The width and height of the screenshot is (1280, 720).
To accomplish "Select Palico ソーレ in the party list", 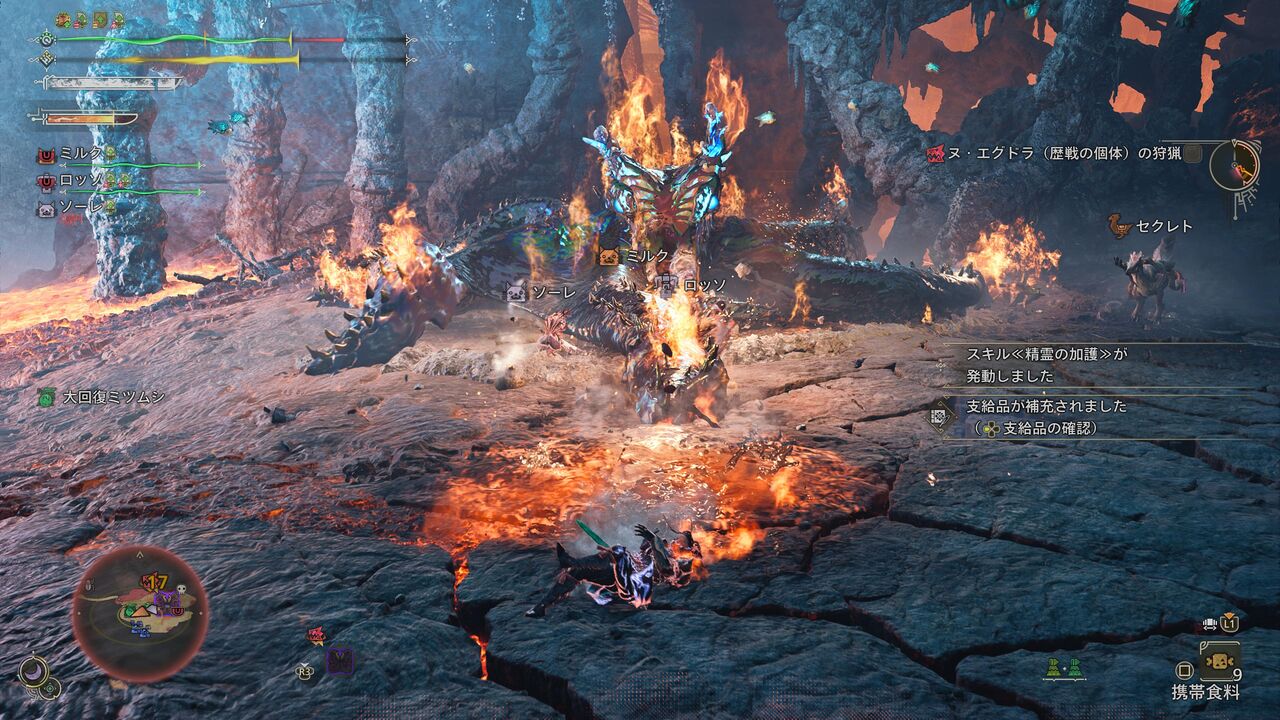I will [80, 209].
